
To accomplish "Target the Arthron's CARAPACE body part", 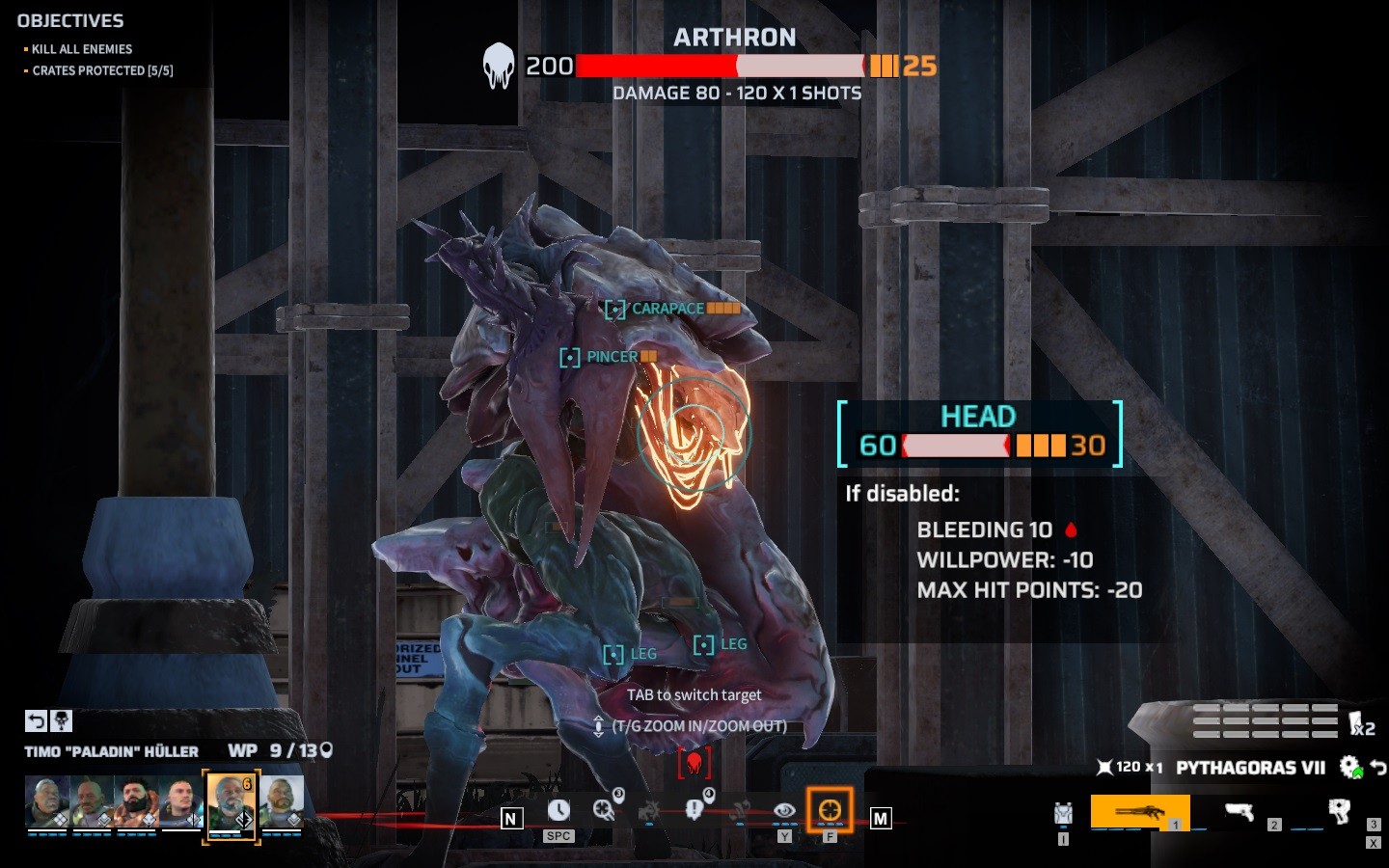I will click(x=667, y=309).
